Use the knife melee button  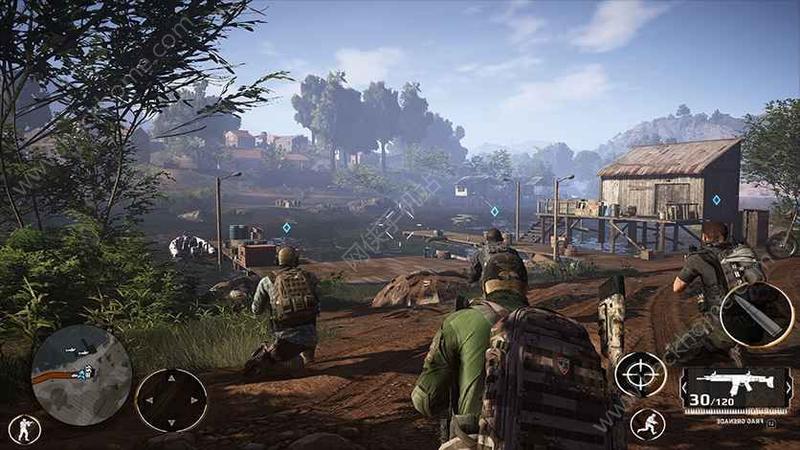(756, 315)
